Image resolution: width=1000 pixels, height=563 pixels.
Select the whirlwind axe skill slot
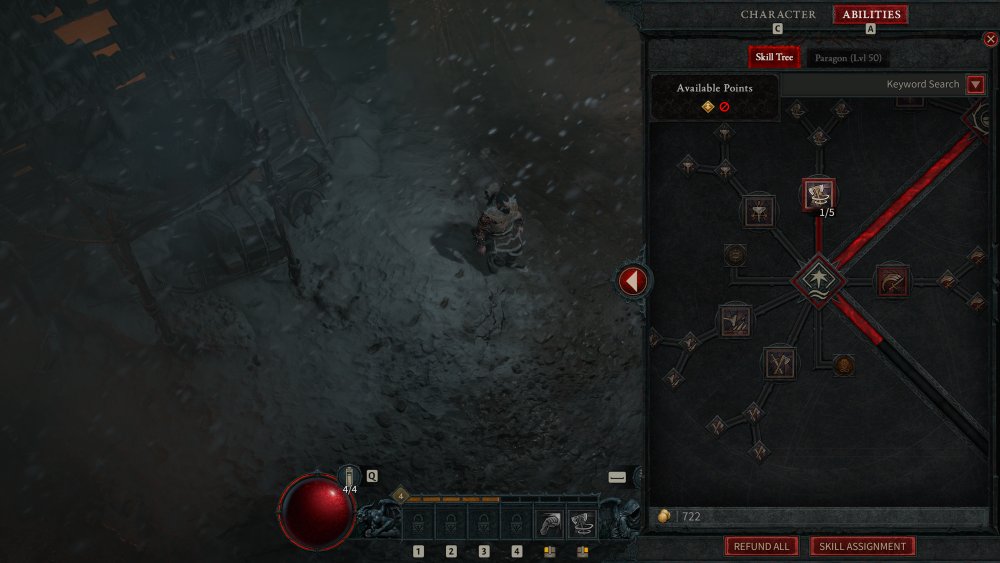point(582,522)
